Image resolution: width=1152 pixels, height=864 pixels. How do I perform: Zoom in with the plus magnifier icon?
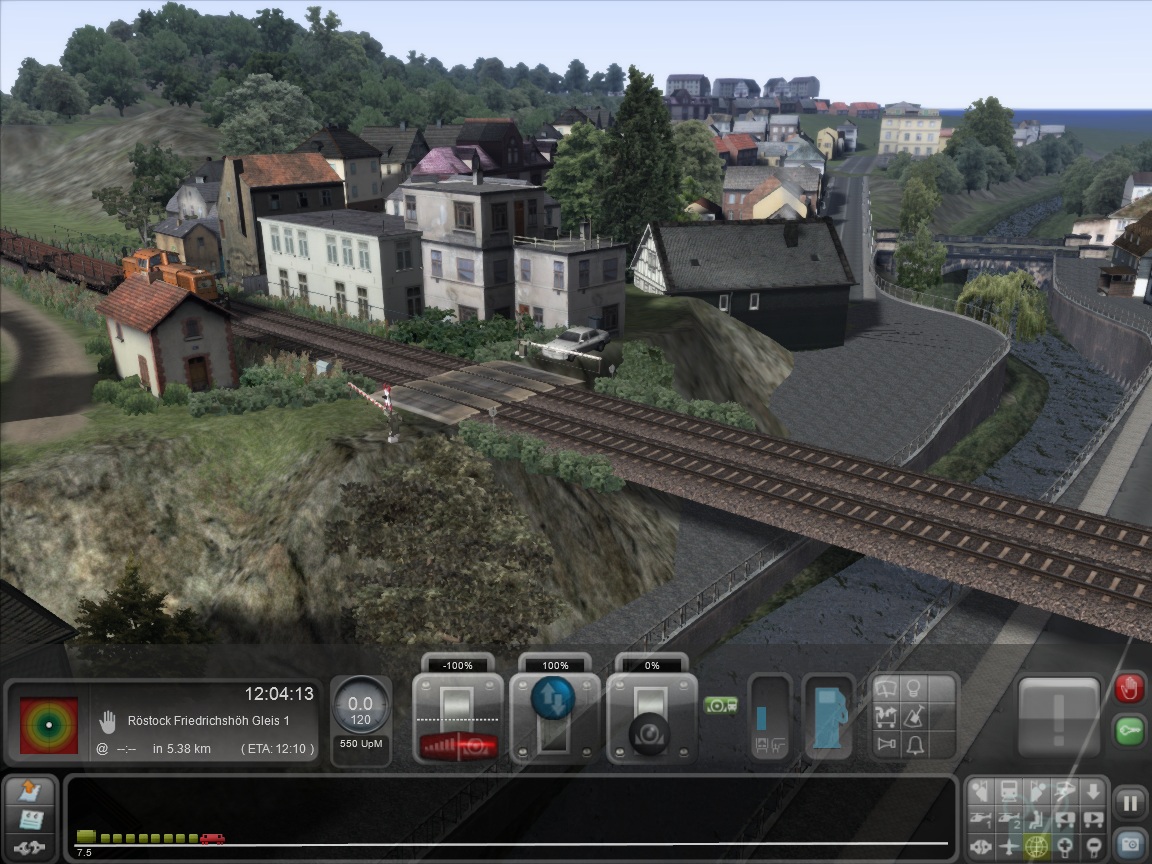click(1066, 846)
